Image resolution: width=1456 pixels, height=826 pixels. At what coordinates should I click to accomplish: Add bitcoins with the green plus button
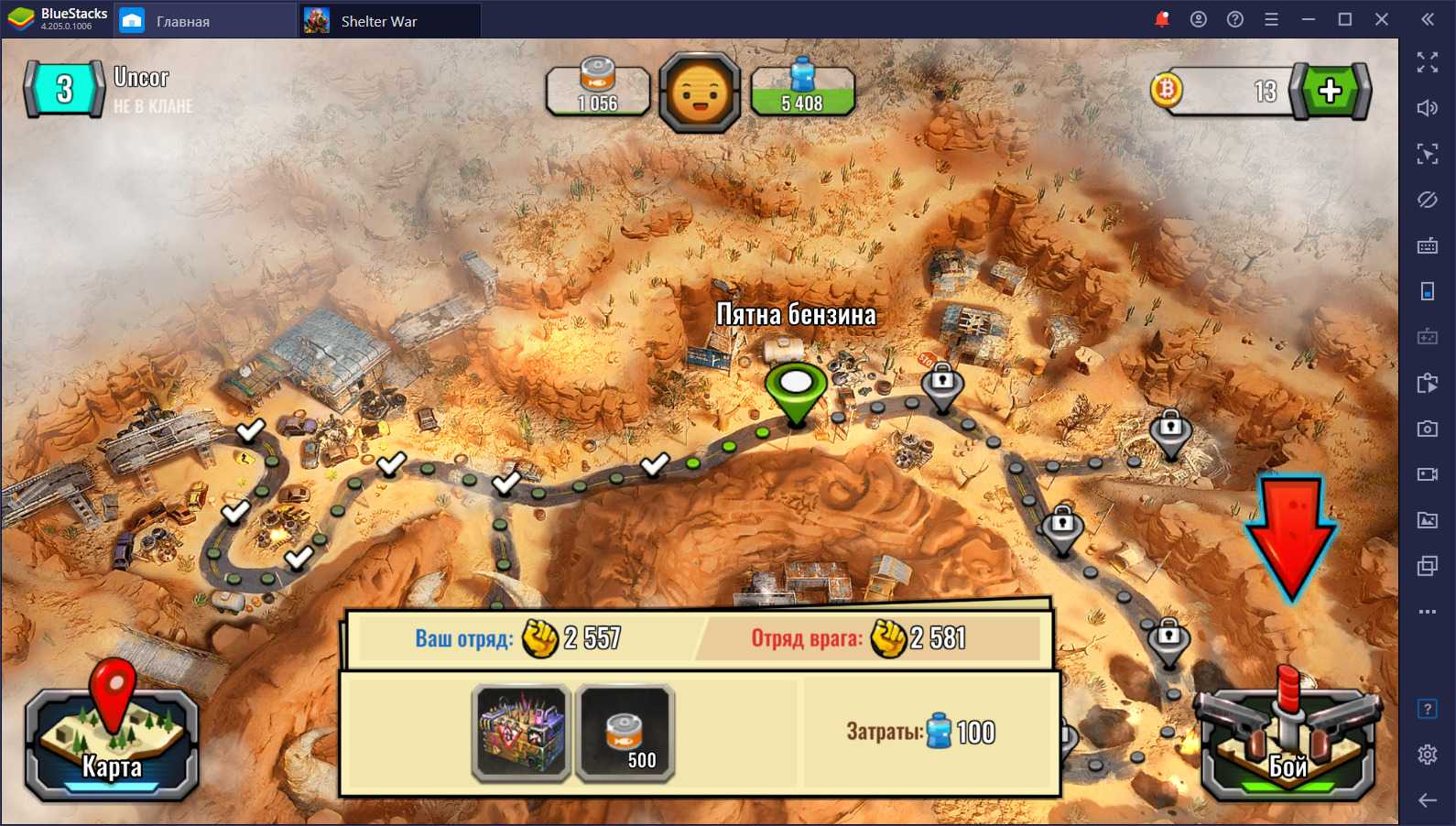point(1330,91)
